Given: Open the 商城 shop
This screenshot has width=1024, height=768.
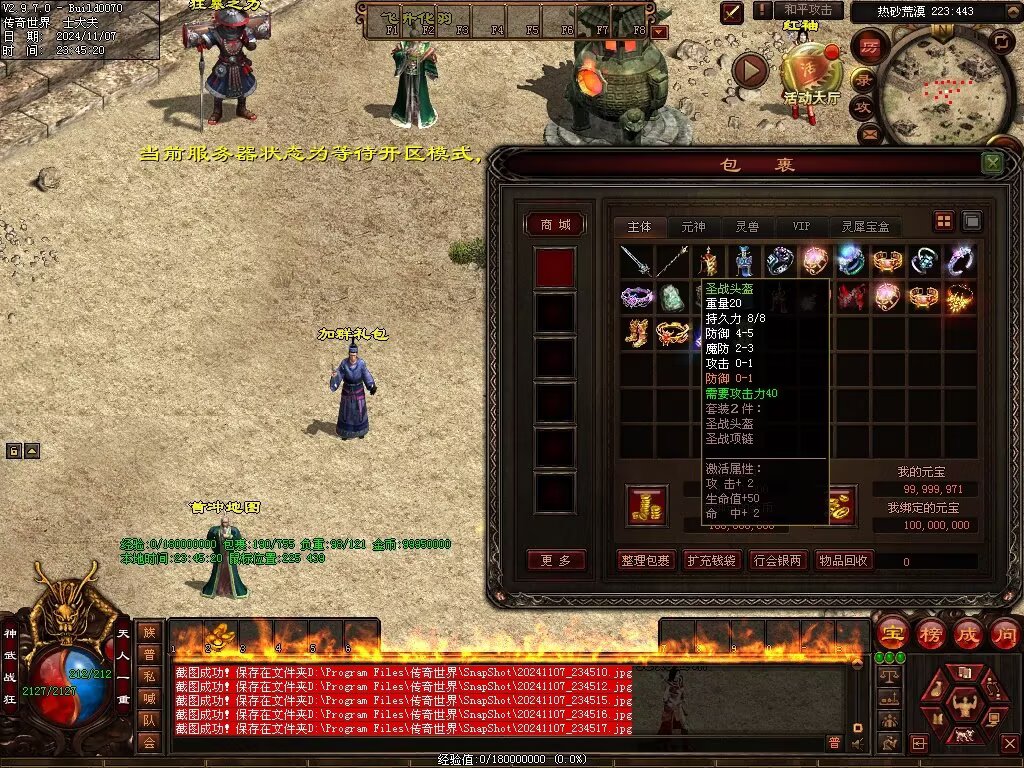Looking at the screenshot, I should (x=555, y=225).
